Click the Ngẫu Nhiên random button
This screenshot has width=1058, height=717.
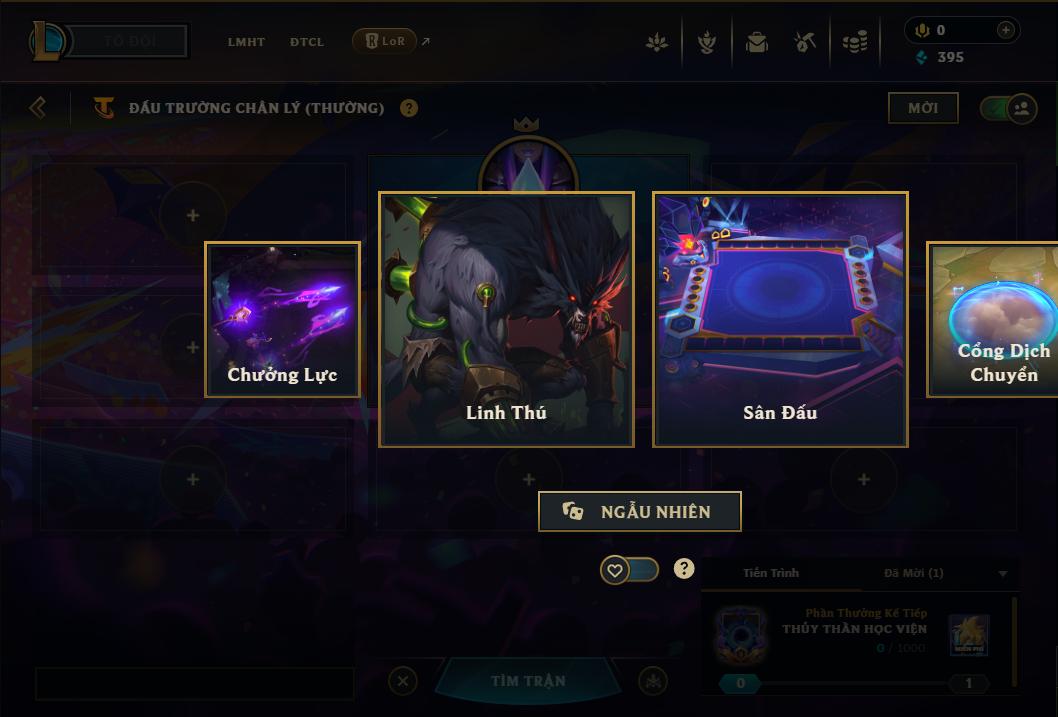(640, 511)
